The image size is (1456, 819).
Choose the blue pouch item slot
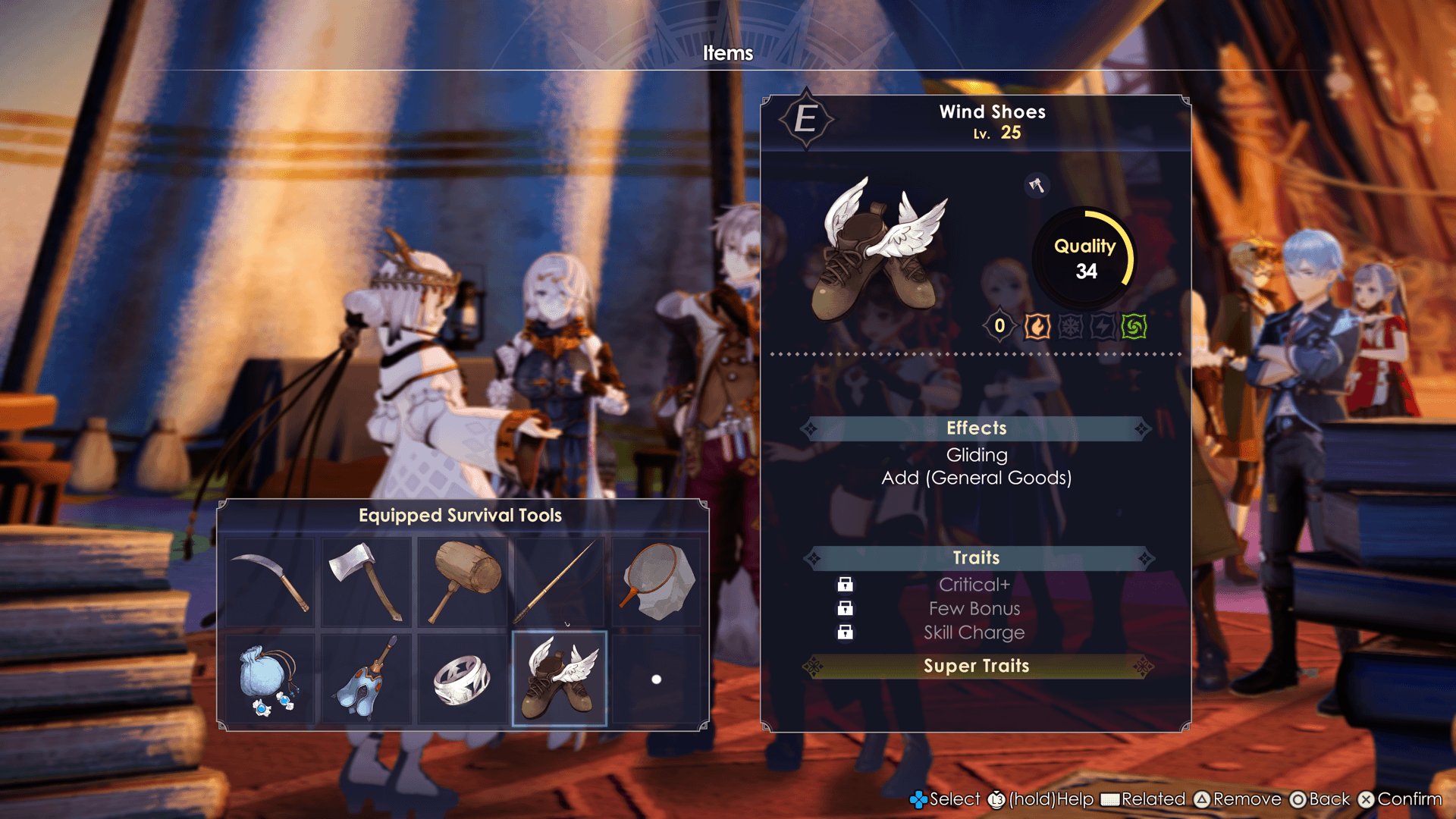click(269, 679)
